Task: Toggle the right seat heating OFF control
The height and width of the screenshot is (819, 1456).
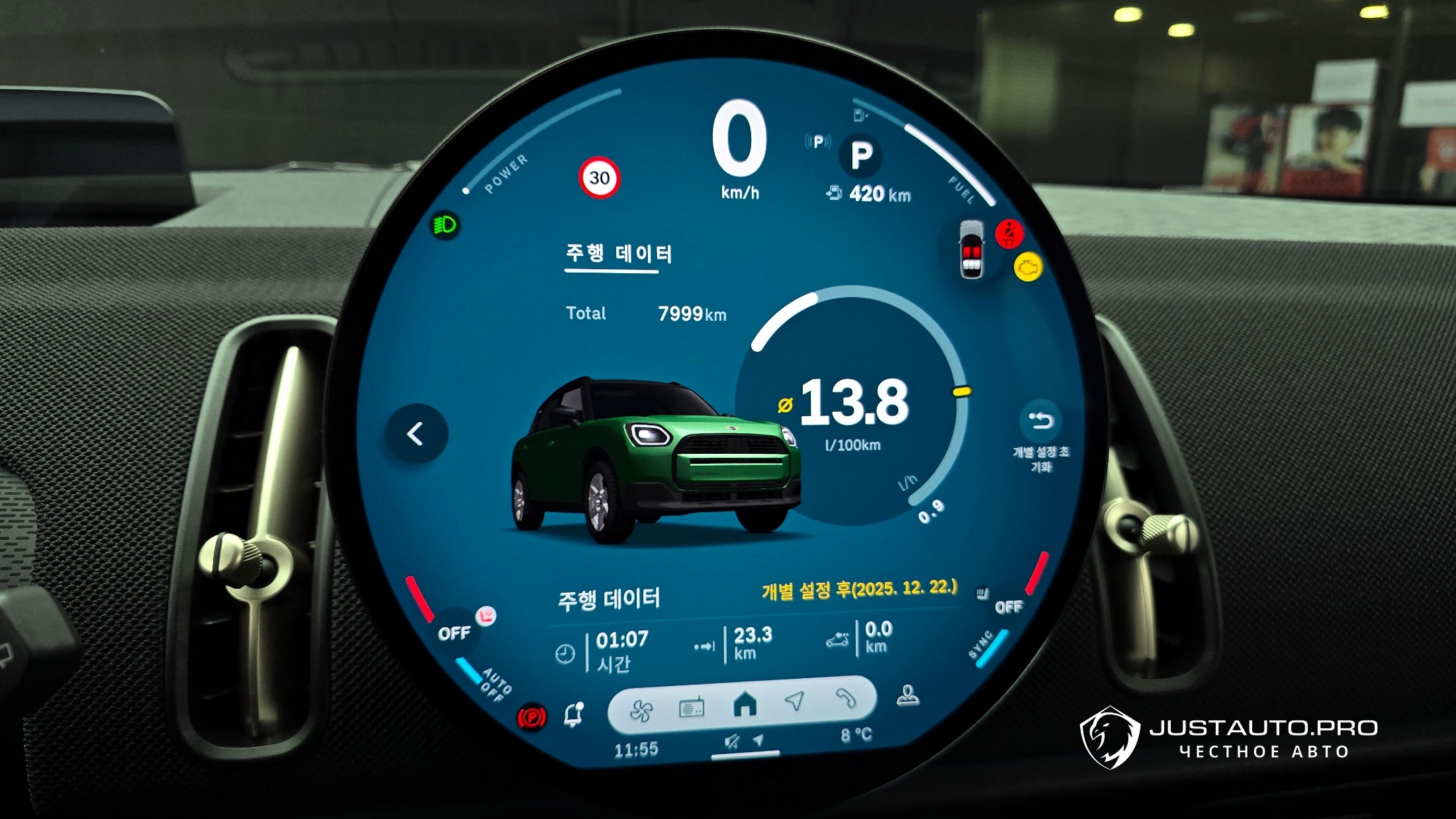Action: pyautogui.click(x=1008, y=607)
